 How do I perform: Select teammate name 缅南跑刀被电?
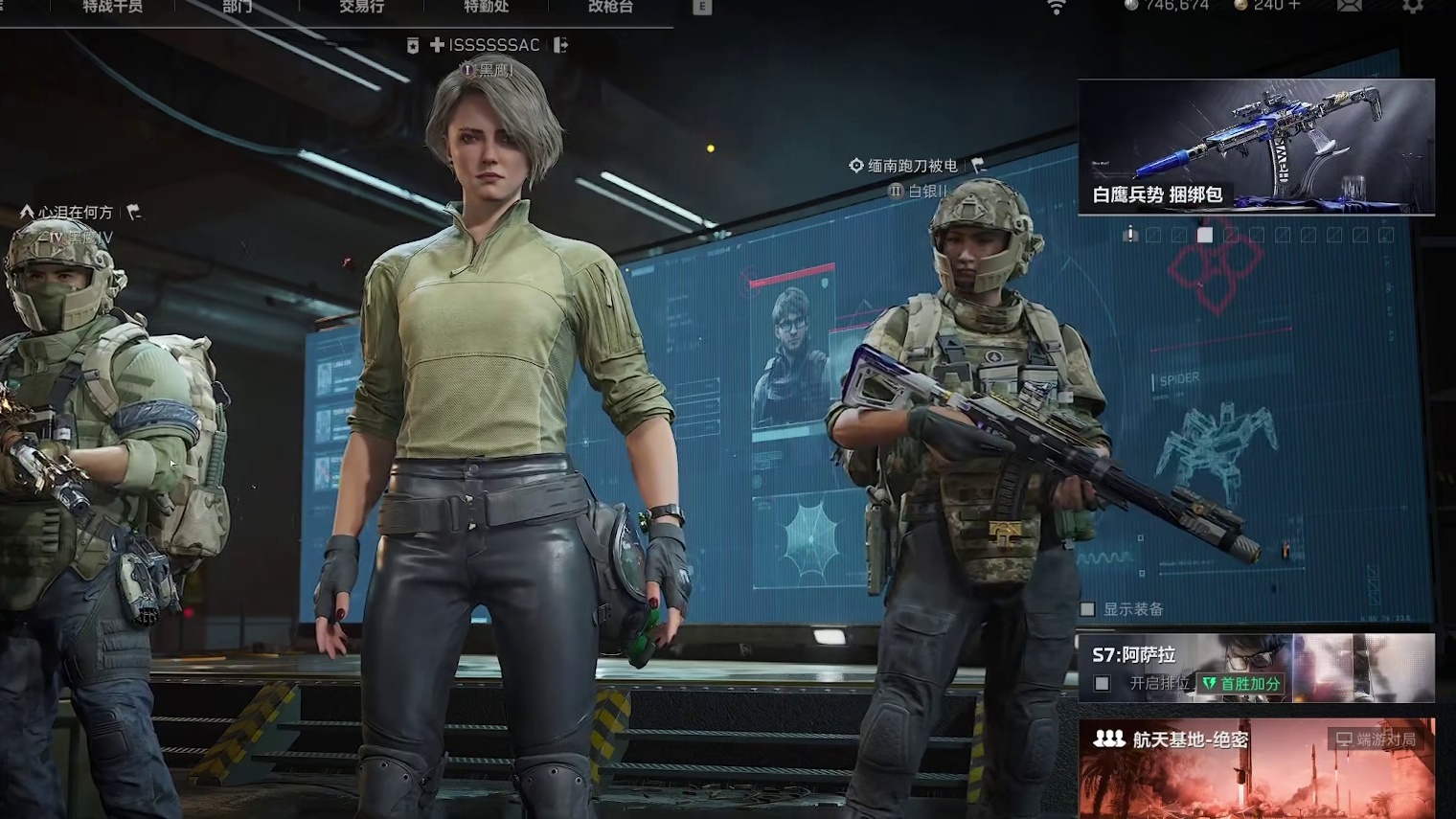point(912,166)
